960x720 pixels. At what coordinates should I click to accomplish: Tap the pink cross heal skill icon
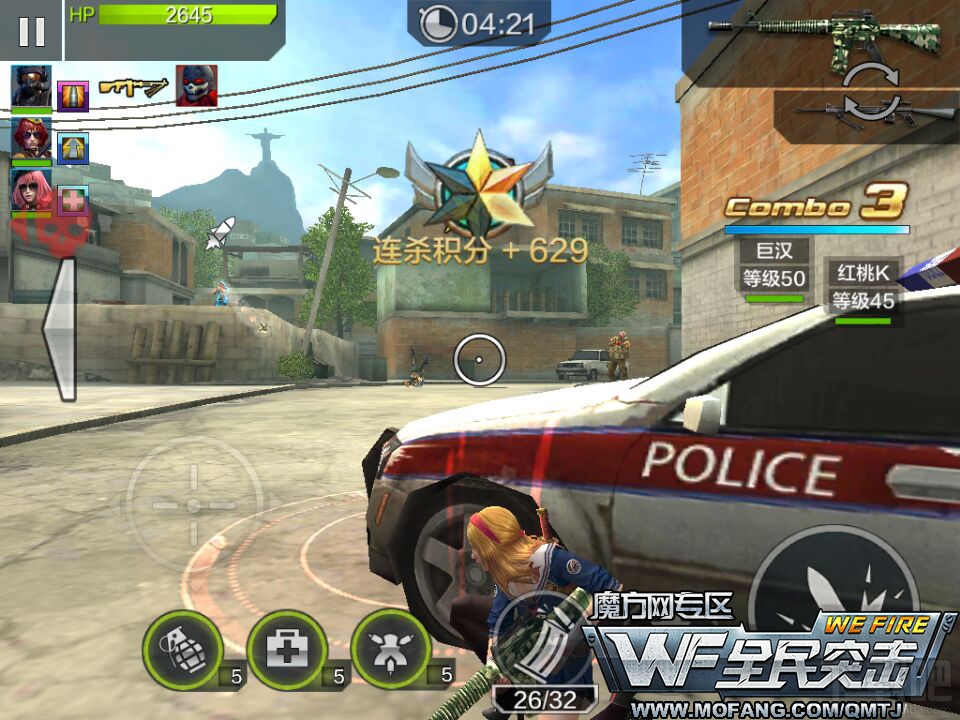pos(73,200)
